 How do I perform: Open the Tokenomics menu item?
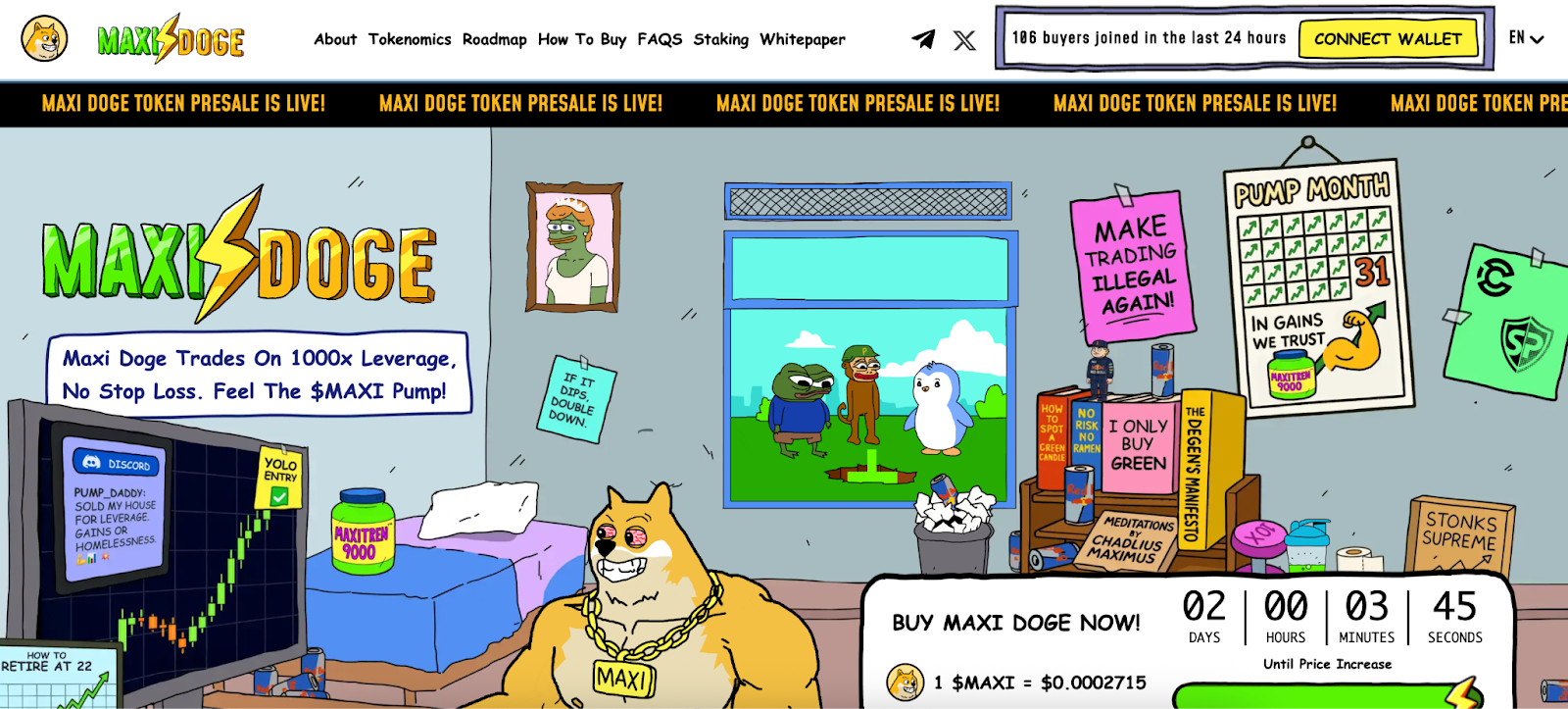(410, 39)
